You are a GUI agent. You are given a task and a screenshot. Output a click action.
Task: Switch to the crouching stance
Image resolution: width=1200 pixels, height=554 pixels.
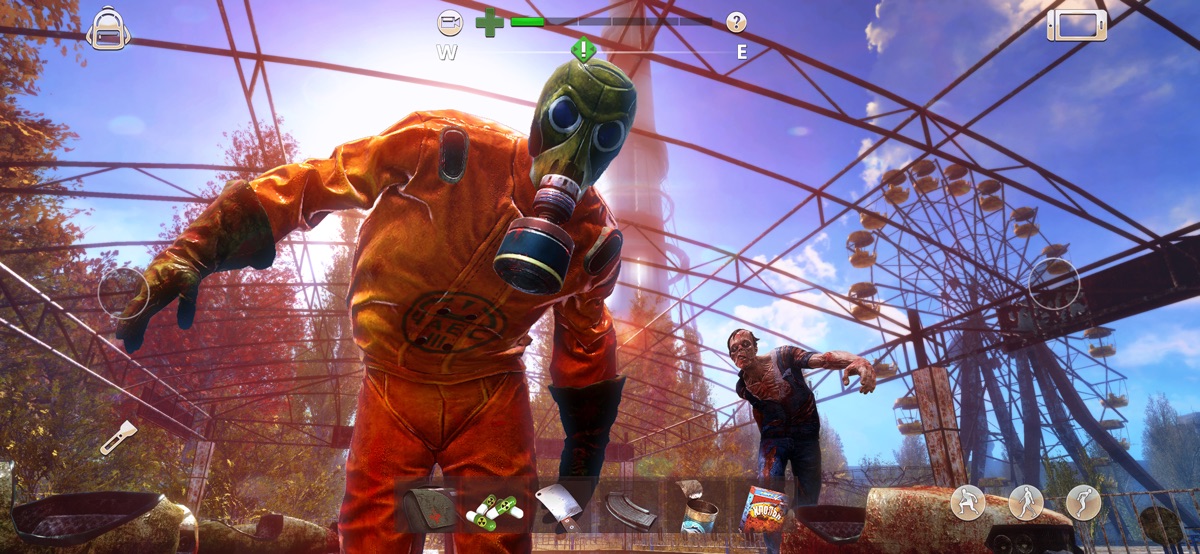tap(967, 502)
